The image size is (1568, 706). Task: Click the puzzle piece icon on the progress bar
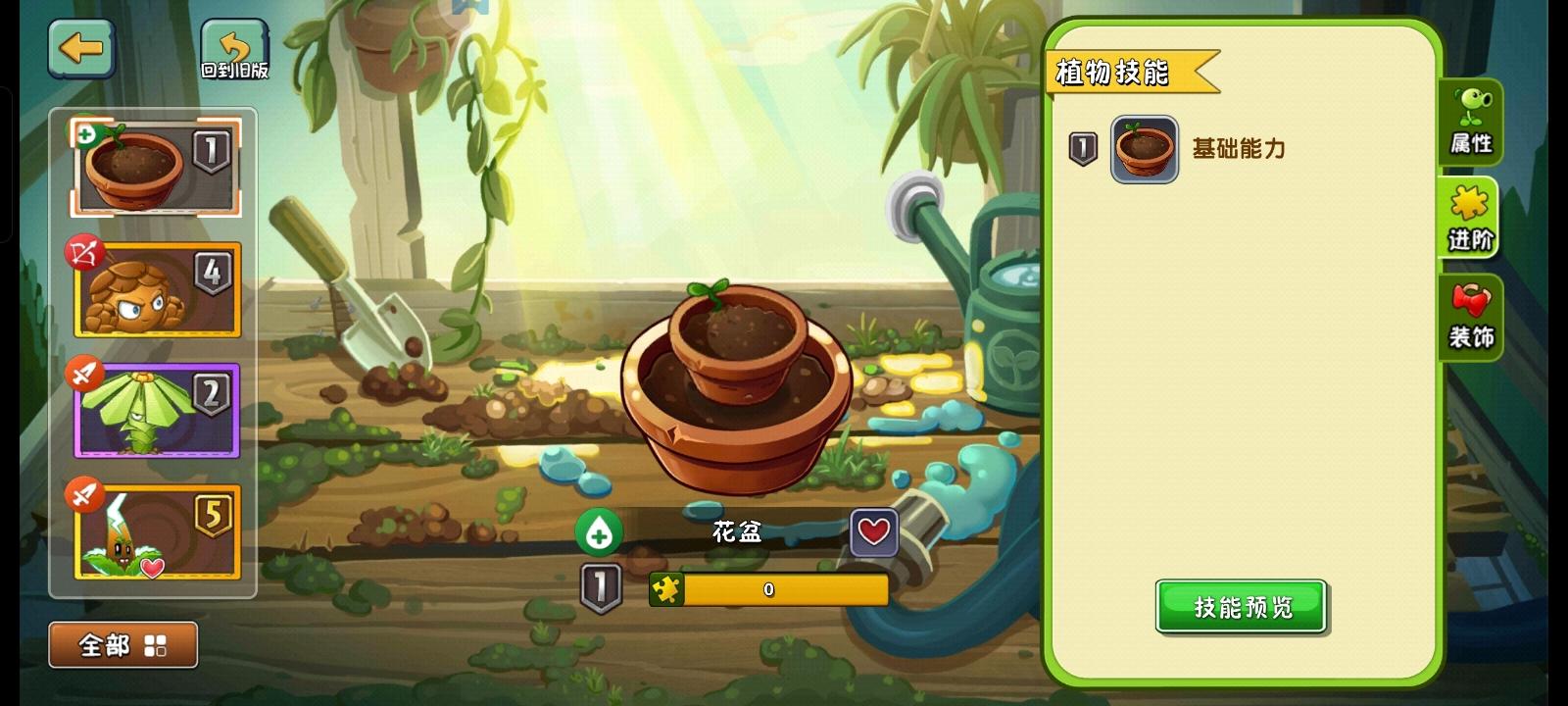[669, 588]
